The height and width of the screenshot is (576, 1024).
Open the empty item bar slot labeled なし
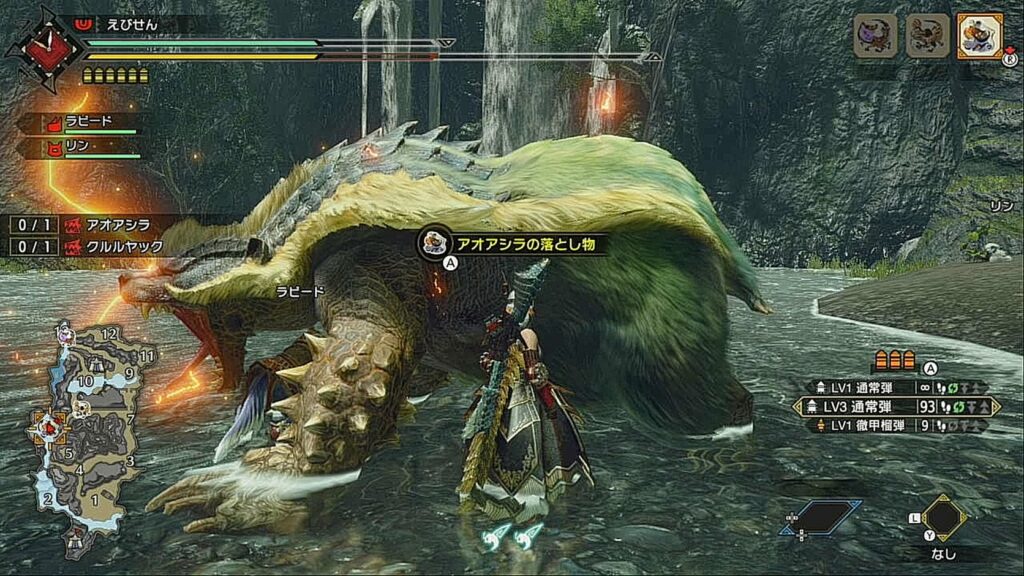(943, 518)
